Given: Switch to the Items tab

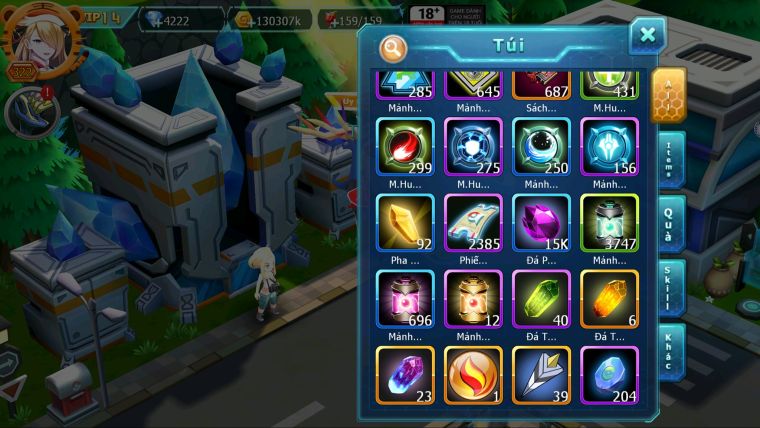Looking at the screenshot, I should [670, 160].
